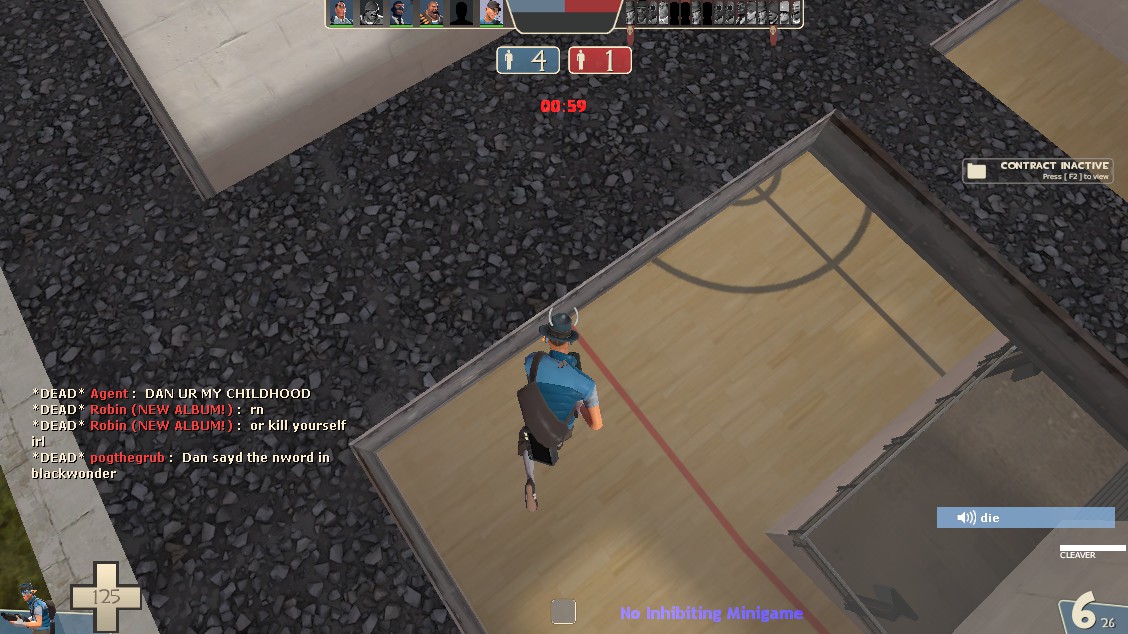Open the Contract Inactive panel
Image resolution: width=1128 pixels, height=634 pixels.
click(1037, 171)
